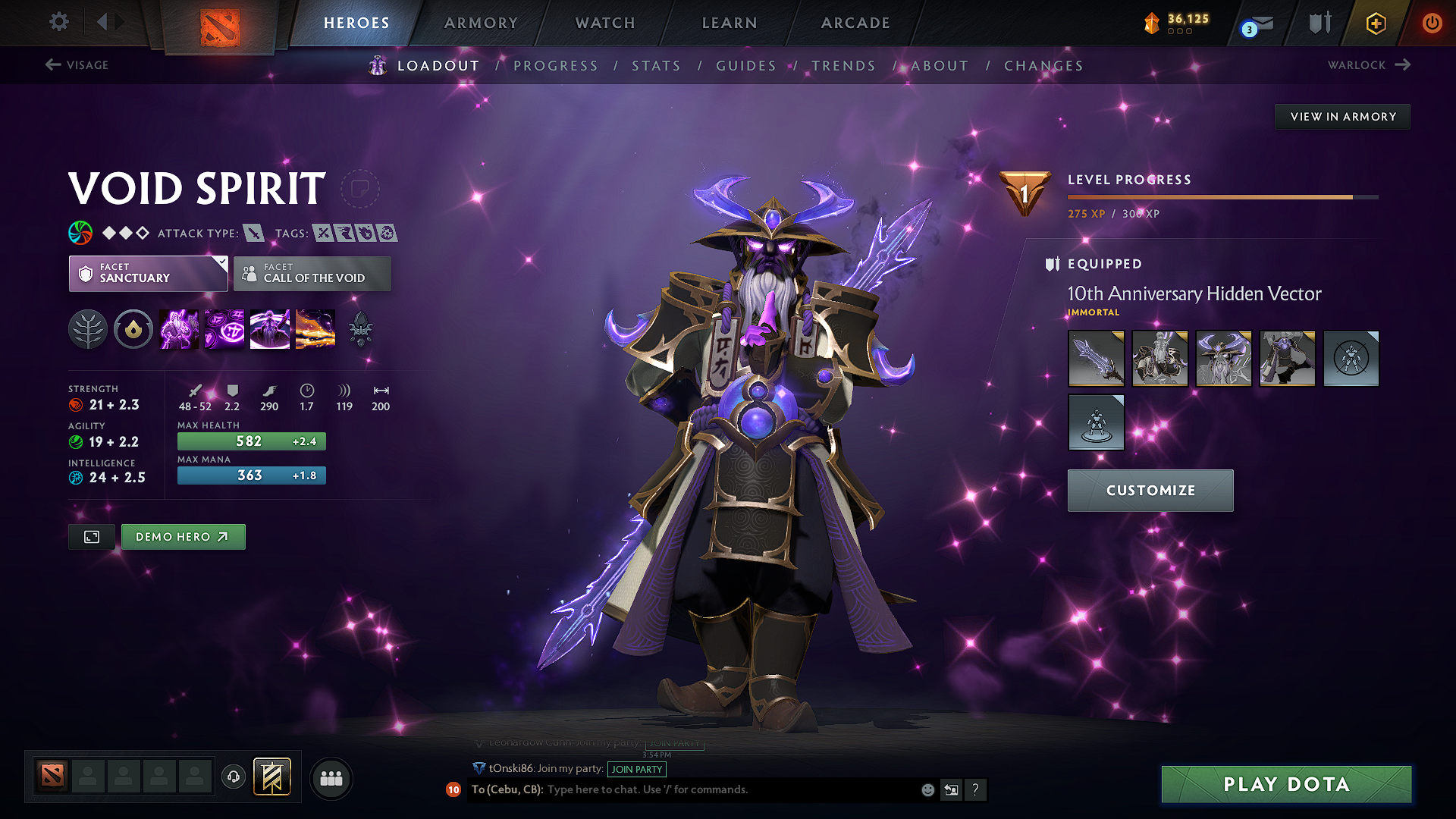Switch to the STATS tab
1456x819 pixels.
coord(657,66)
